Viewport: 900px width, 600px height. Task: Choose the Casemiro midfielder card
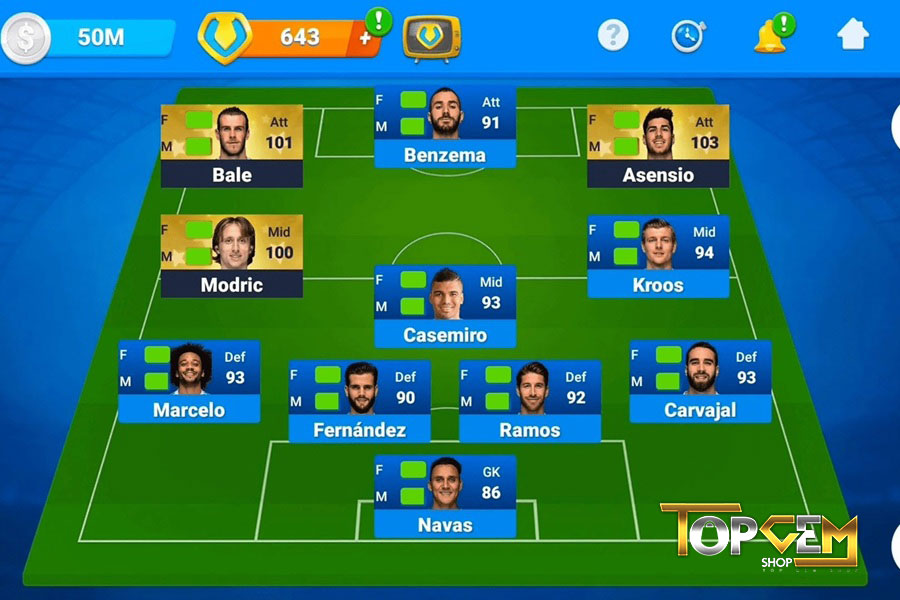pyautogui.click(x=445, y=306)
